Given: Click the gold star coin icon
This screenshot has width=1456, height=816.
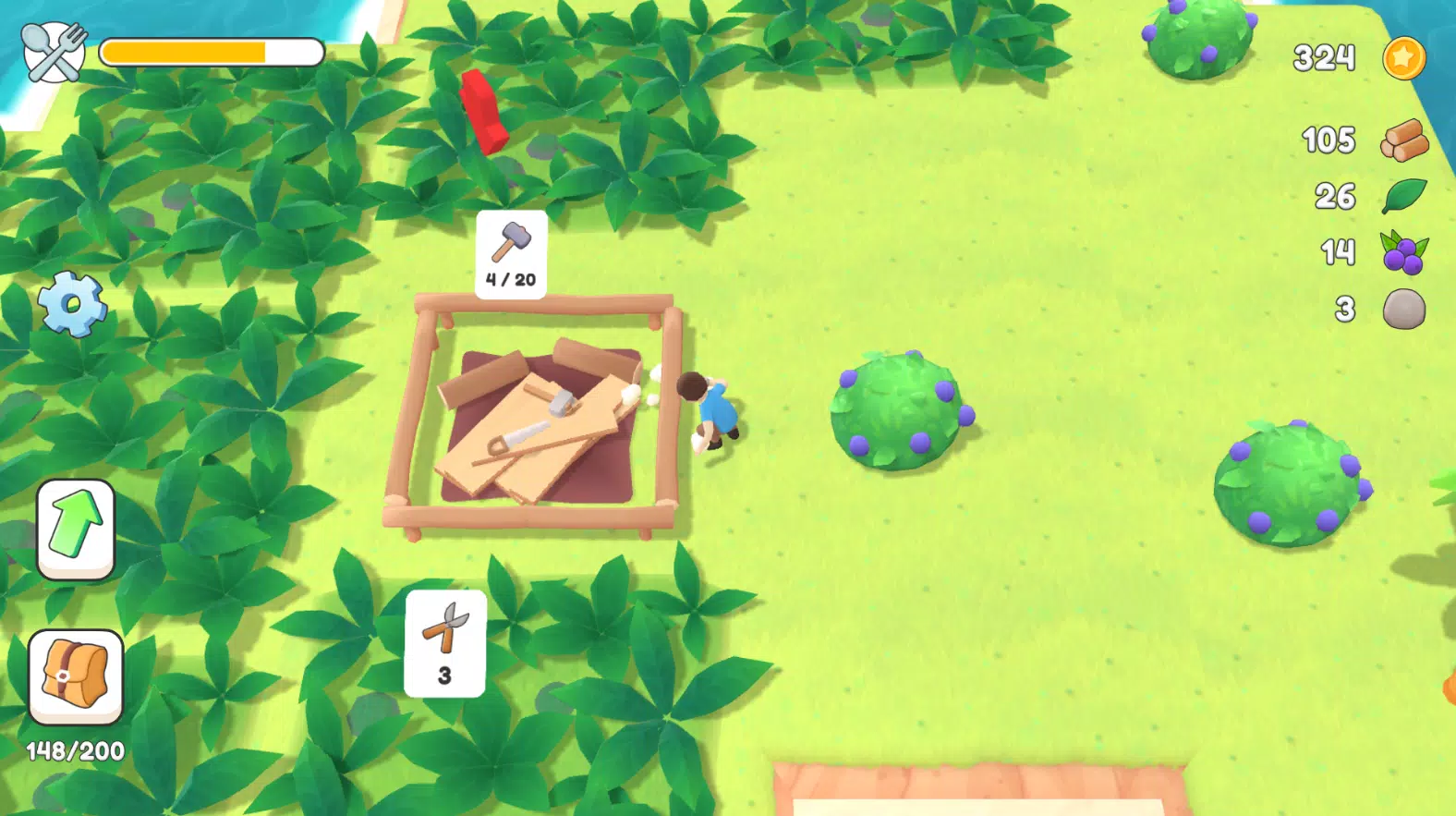Looking at the screenshot, I should 1403,57.
